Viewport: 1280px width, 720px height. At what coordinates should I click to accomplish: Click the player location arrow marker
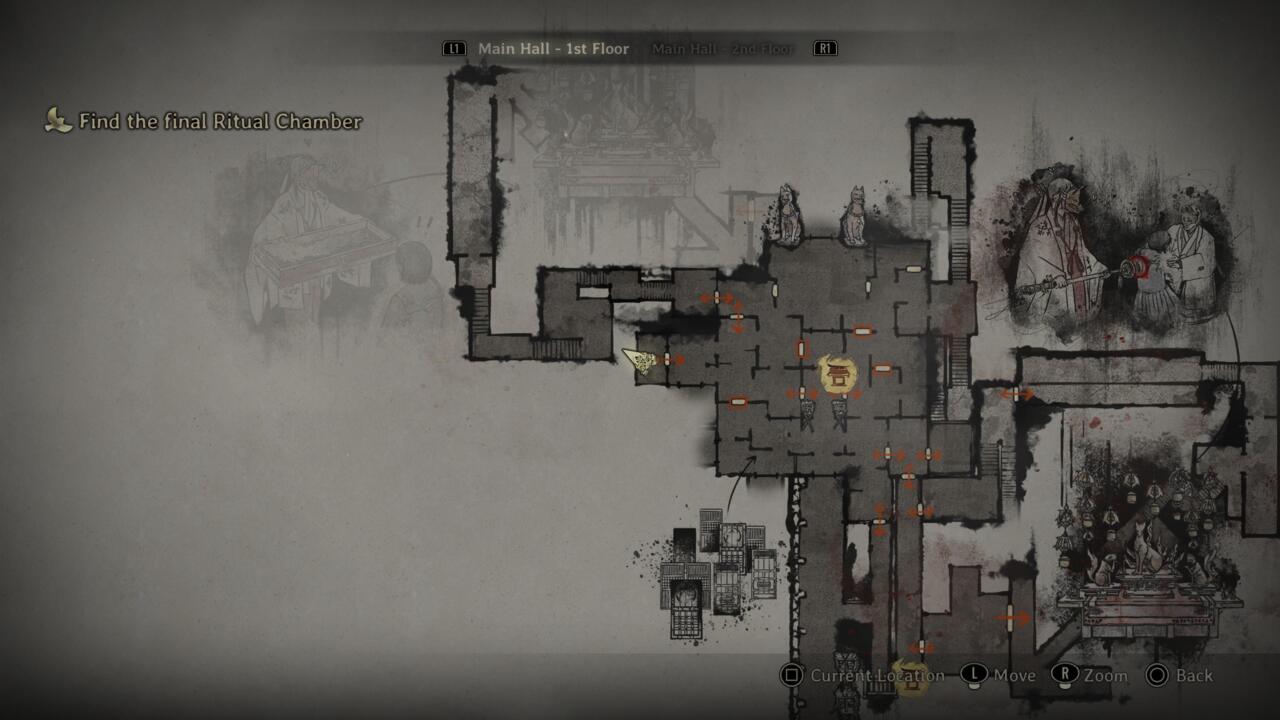(x=638, y=360)
